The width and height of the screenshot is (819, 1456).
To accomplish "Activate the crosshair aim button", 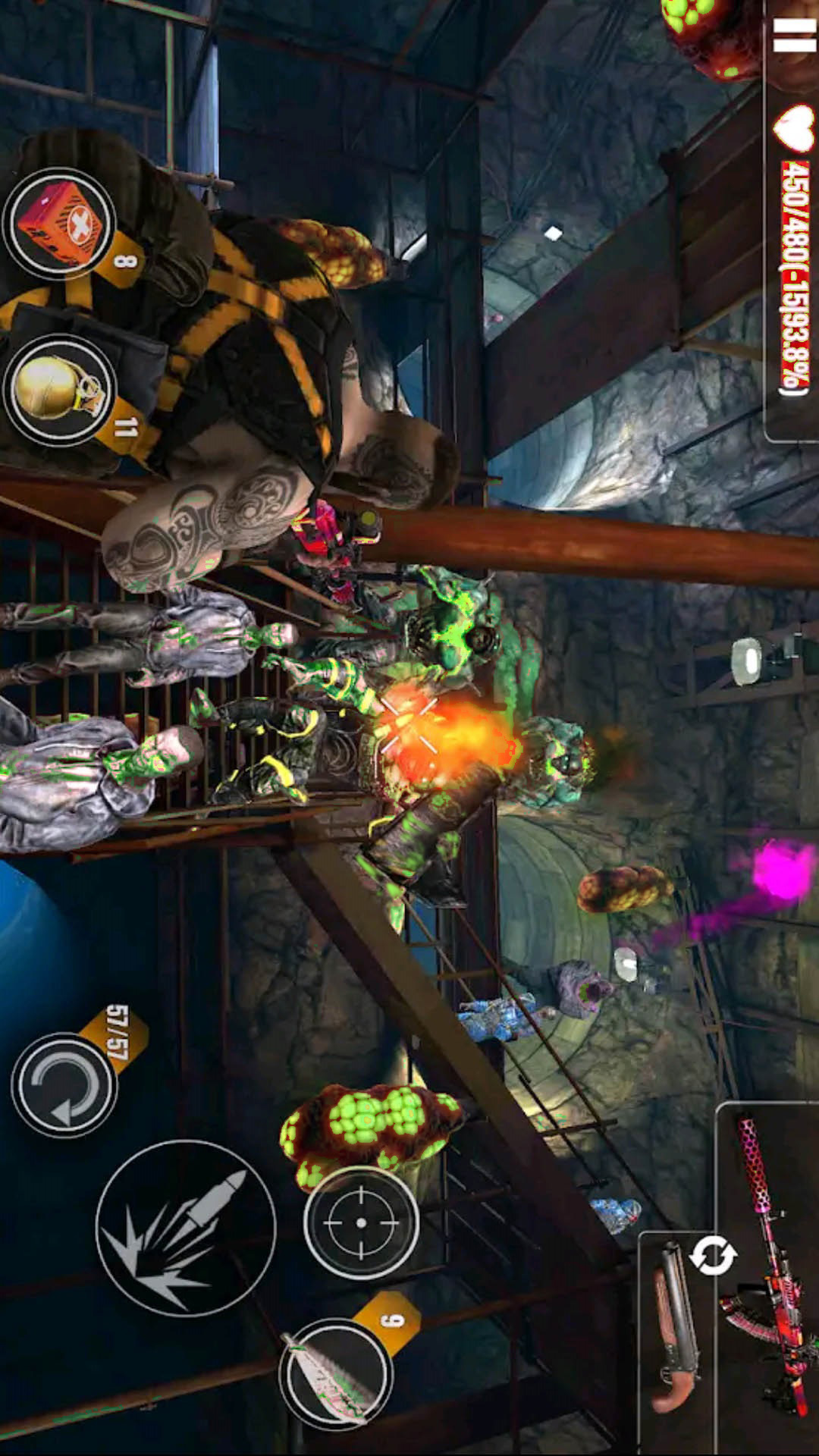I will (x=361, y=1222).
